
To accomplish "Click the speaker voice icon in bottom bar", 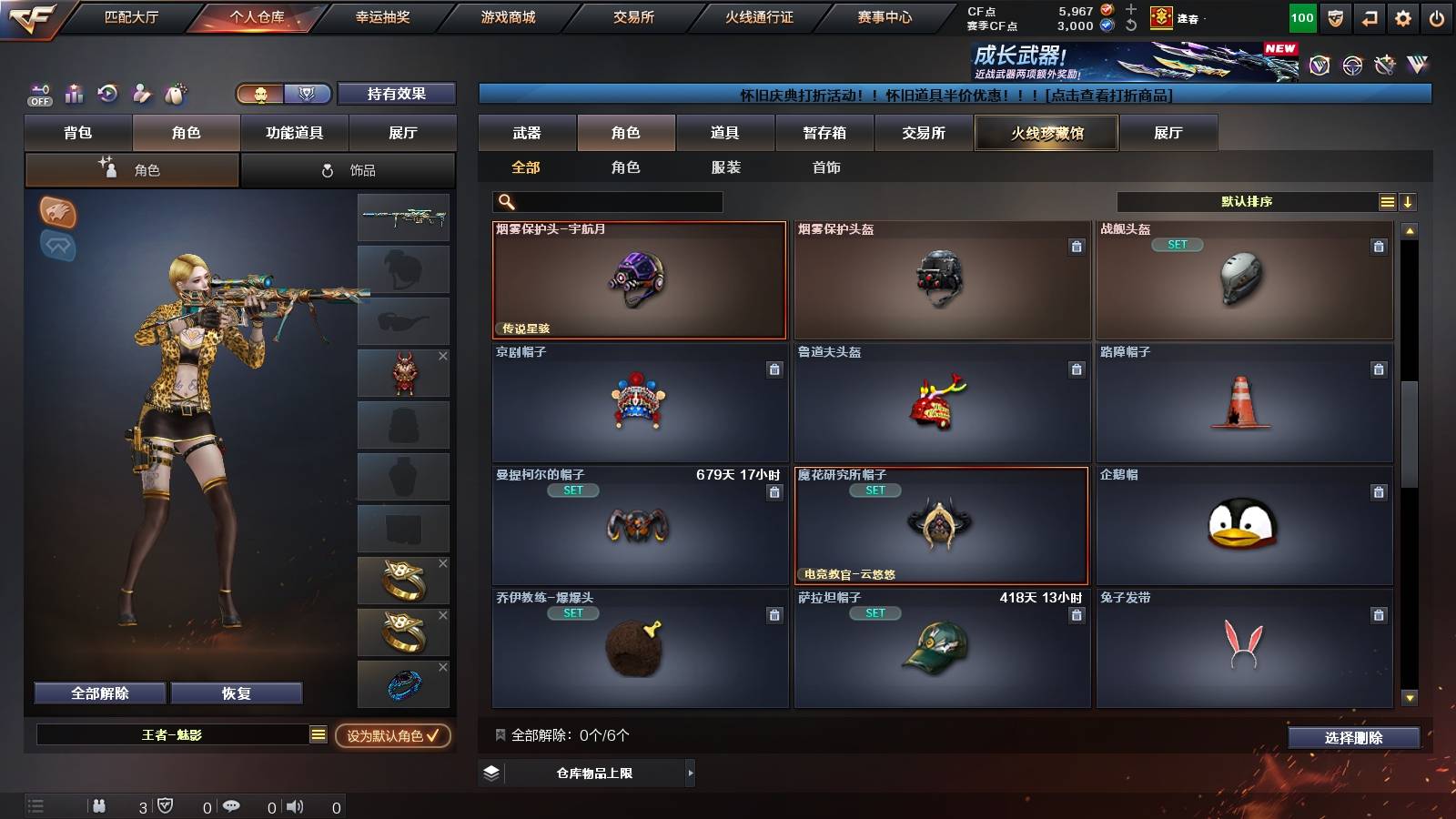I will click(293, 805).
